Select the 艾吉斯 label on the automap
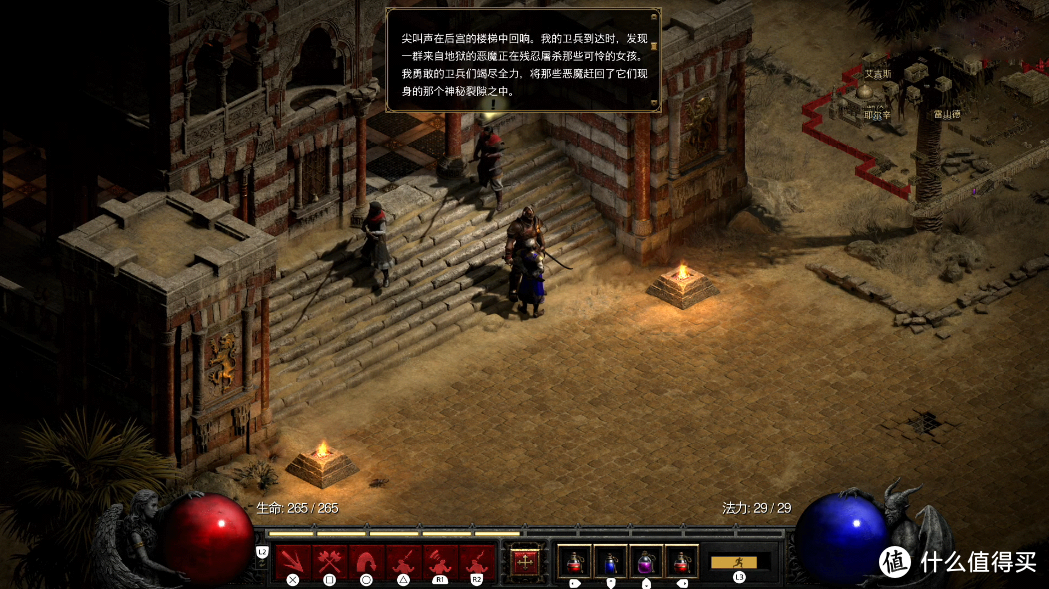Viewport: 1049px width, 589px height. 877,74
